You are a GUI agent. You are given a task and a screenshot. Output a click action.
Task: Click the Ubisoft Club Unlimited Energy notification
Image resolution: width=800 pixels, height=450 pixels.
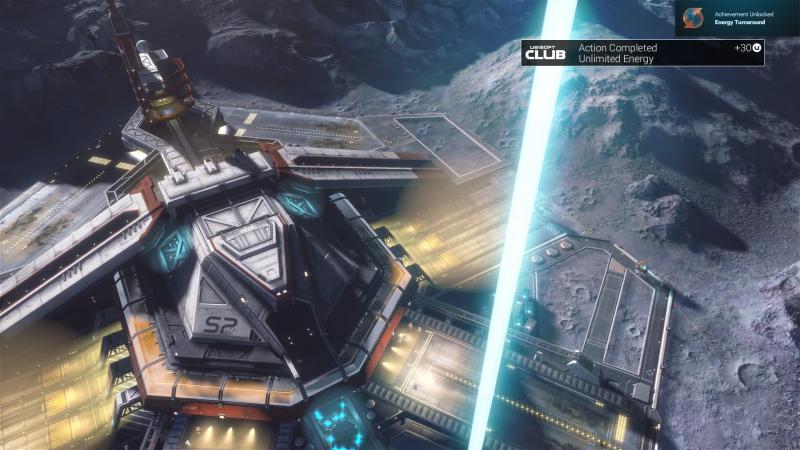[642, 53]
